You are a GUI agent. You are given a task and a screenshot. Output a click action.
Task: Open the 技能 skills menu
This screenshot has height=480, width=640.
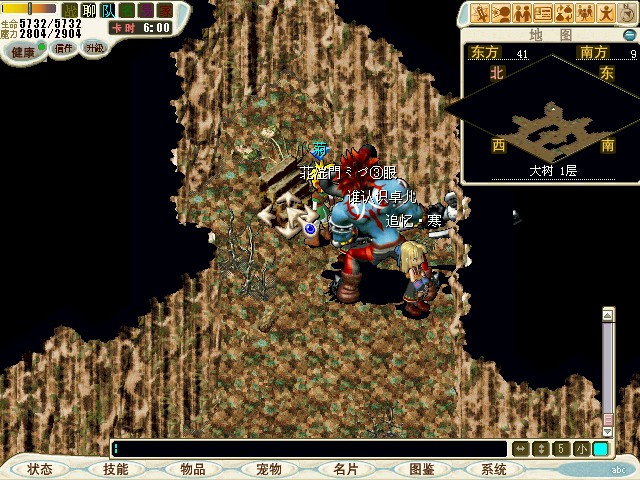coord(115,469)
